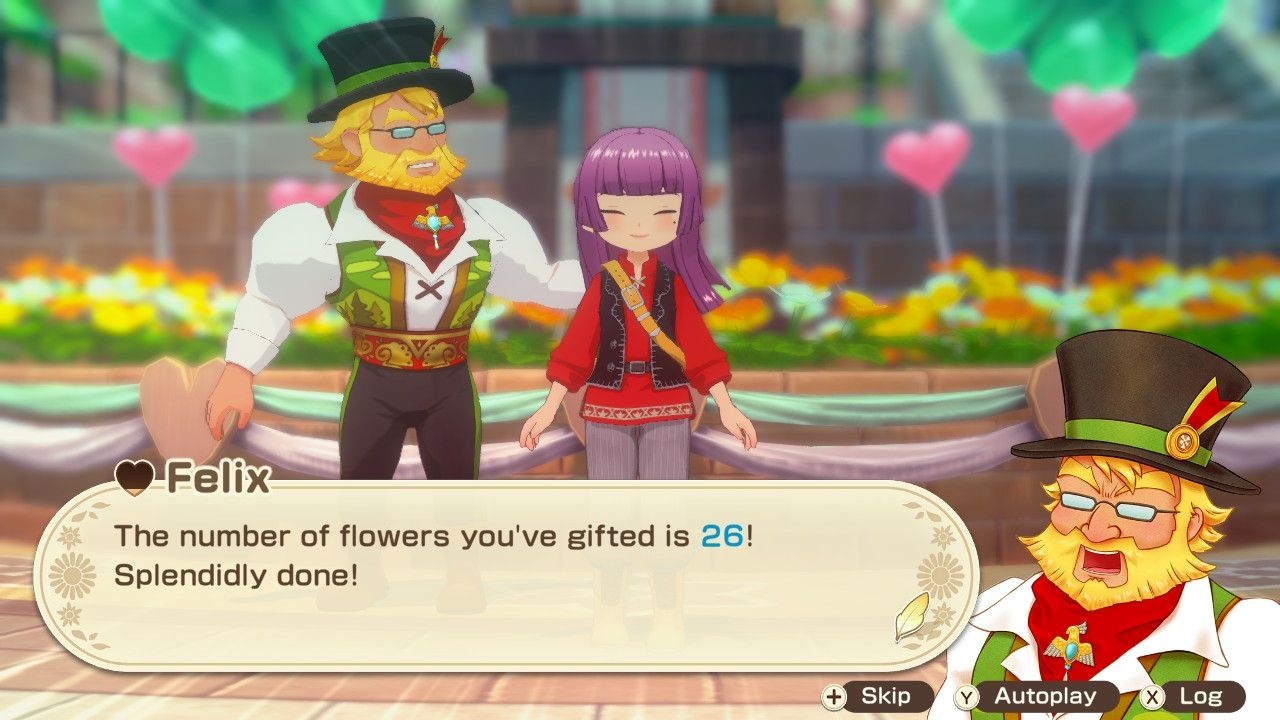Open the dialogue Log

[x=1193, y=697]
